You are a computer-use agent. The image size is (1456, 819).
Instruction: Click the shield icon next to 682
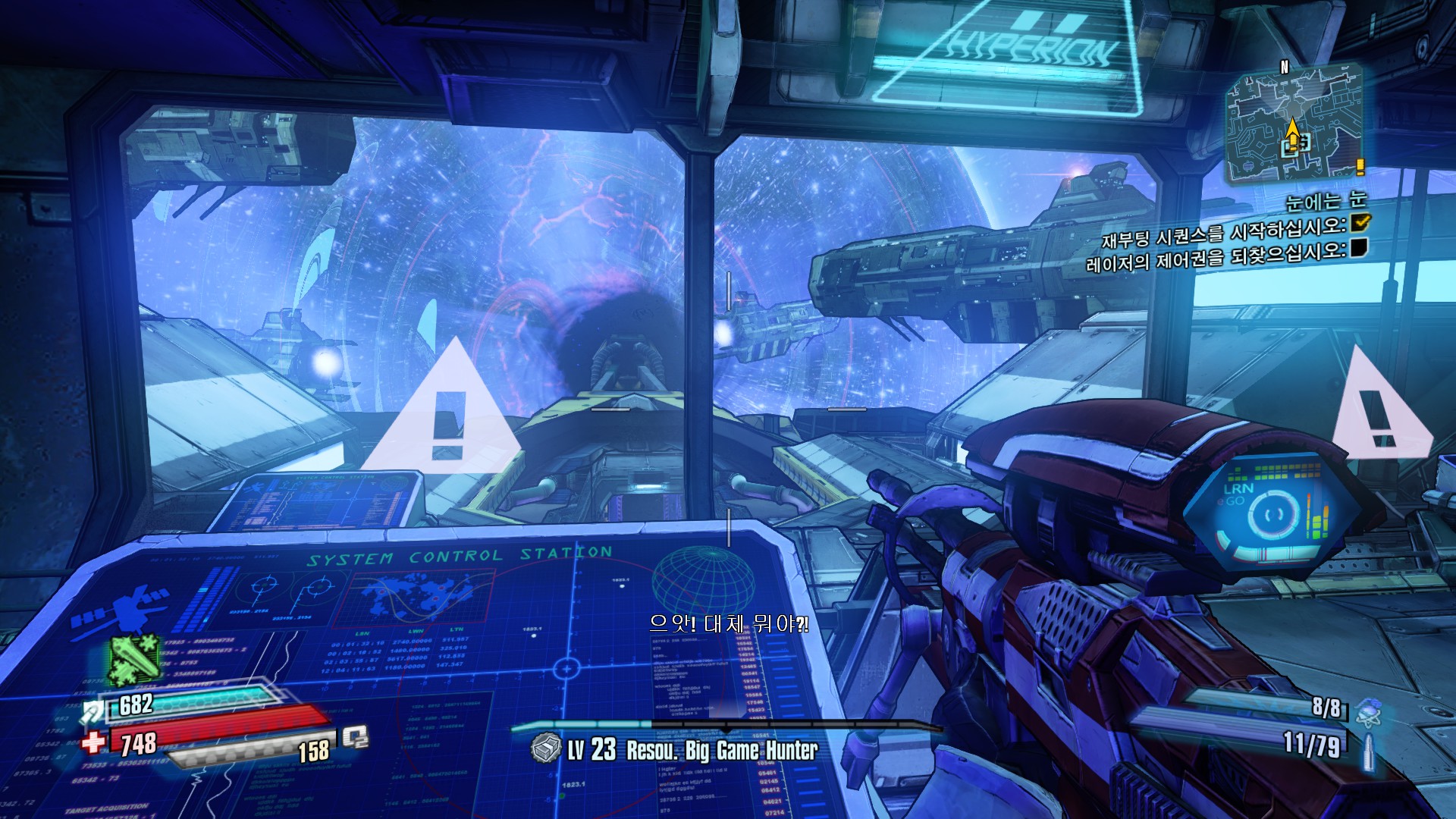pyautogui.click(x=94, y=711)
